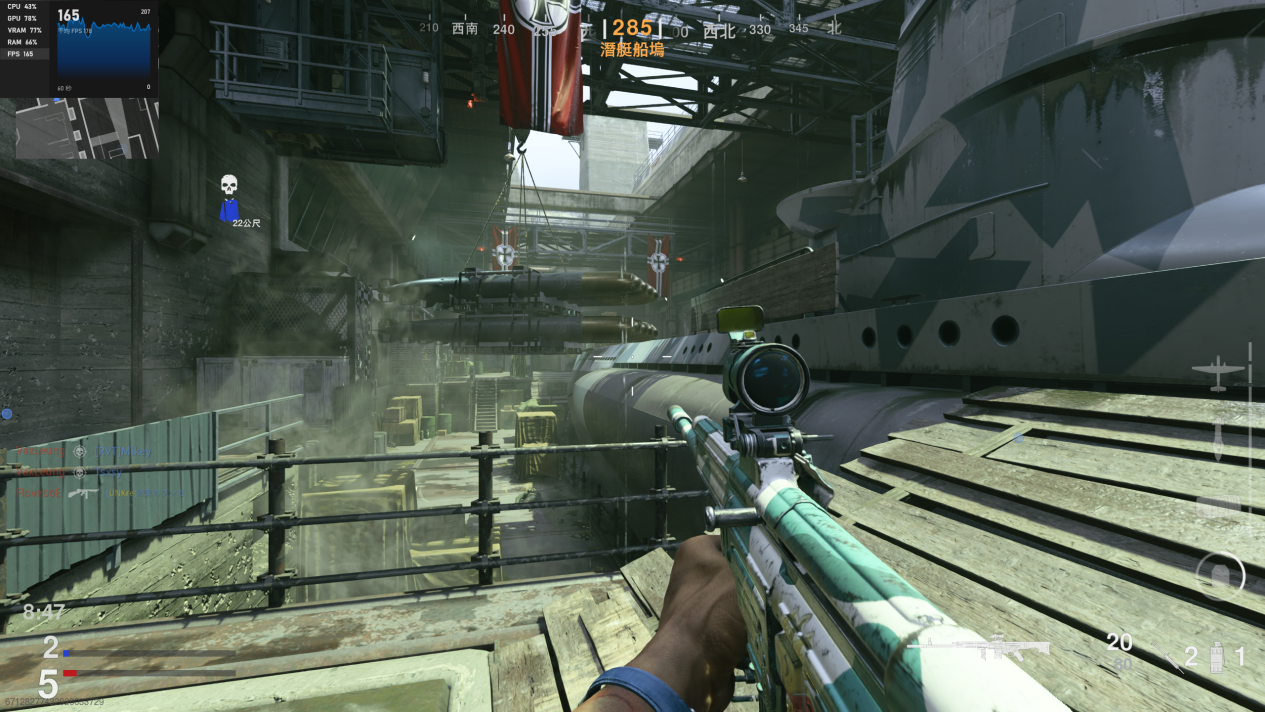
Task: Activate the circled field upgrade icon
Action: pyautogui.click(x=1220, y=576)
